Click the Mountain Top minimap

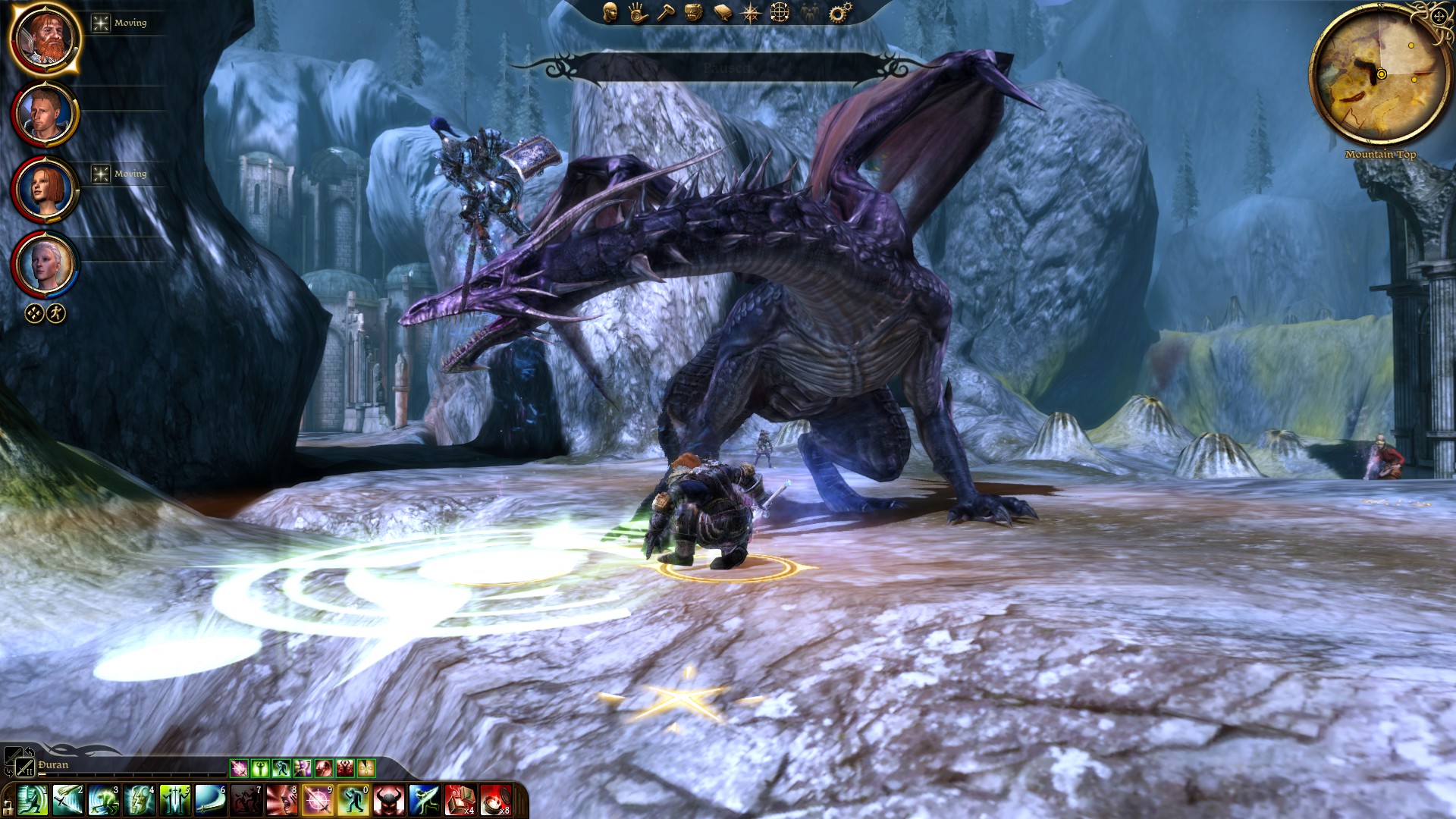click(1379, 74)
